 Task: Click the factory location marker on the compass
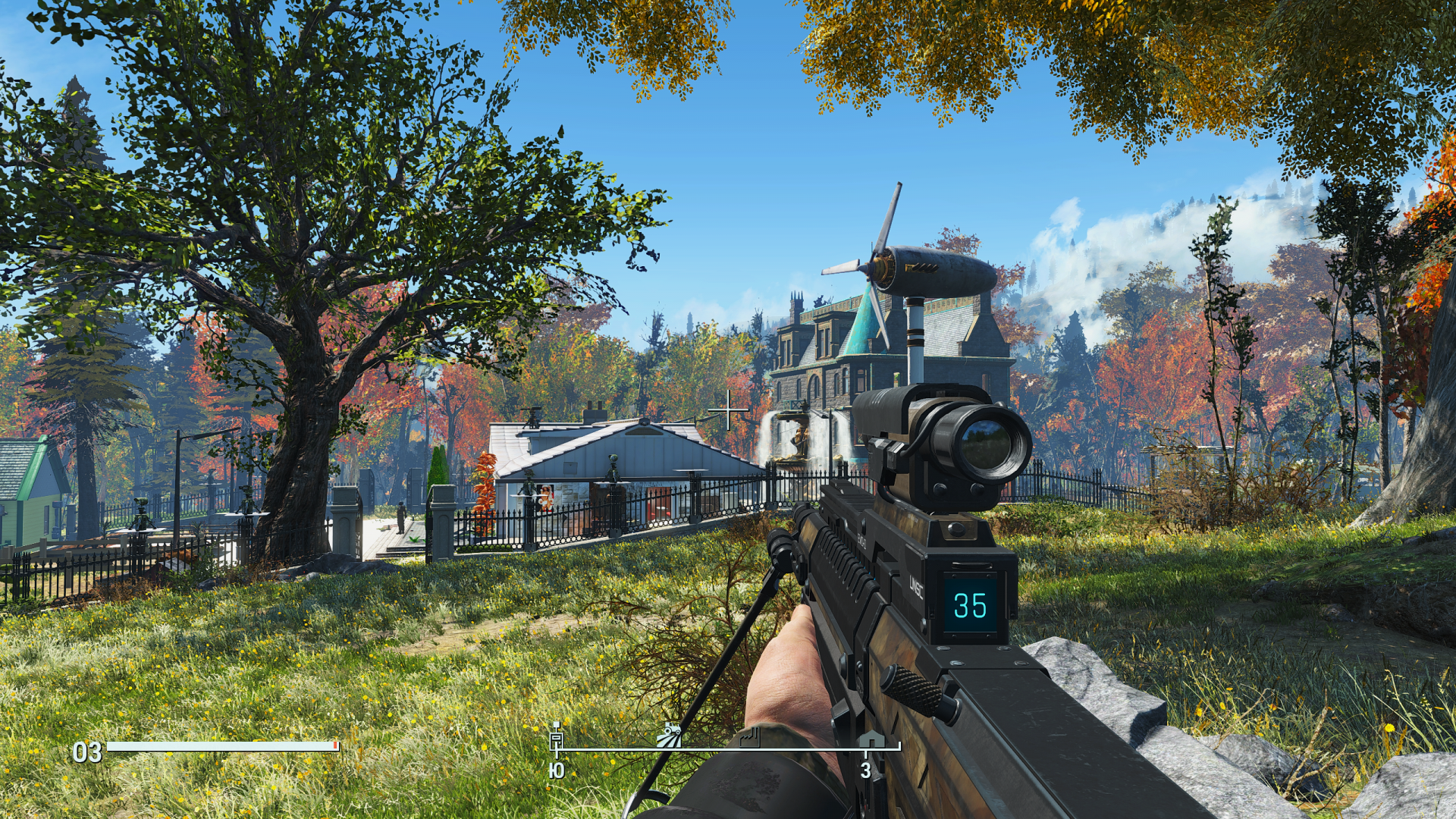750,736
